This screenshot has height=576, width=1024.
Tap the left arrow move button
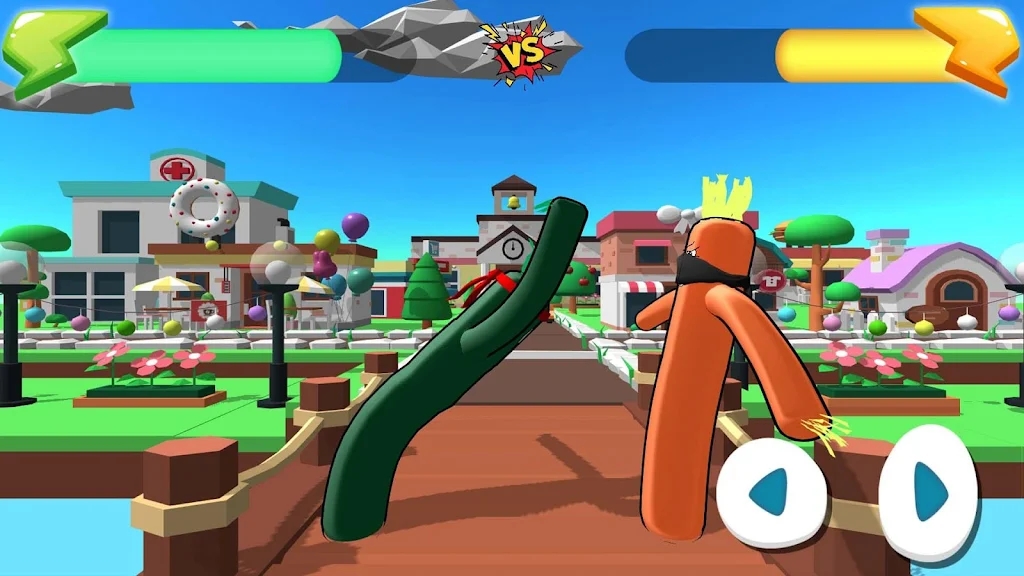[771, 492]
